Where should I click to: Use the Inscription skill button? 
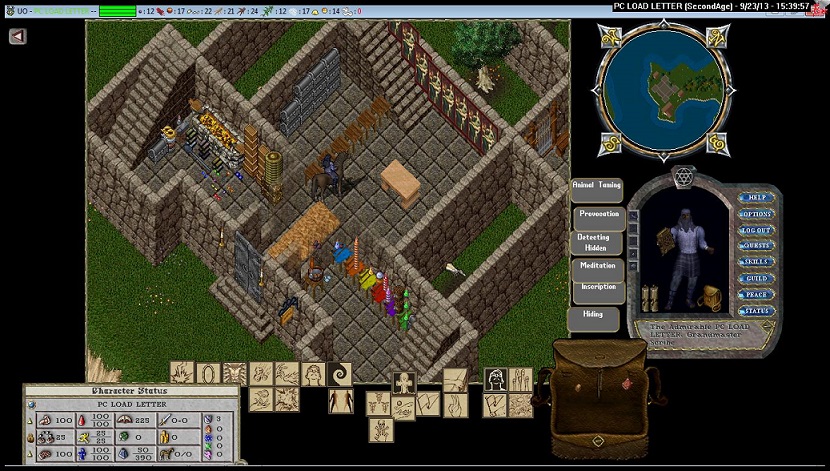pos(598,289)
